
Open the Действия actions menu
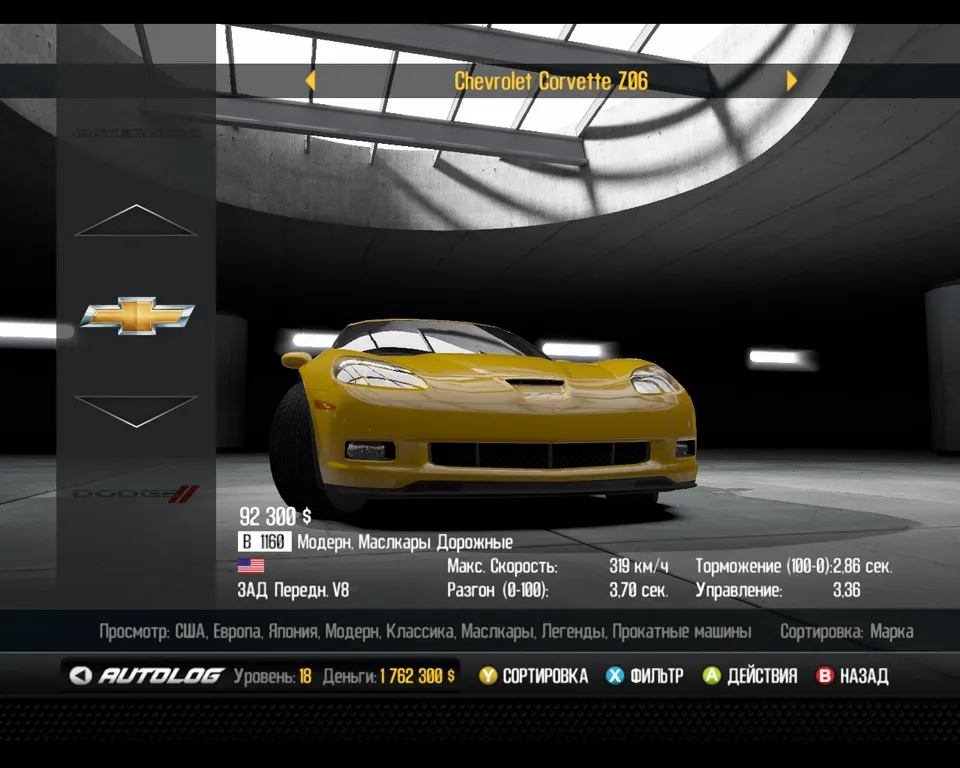tap(750, 676)
